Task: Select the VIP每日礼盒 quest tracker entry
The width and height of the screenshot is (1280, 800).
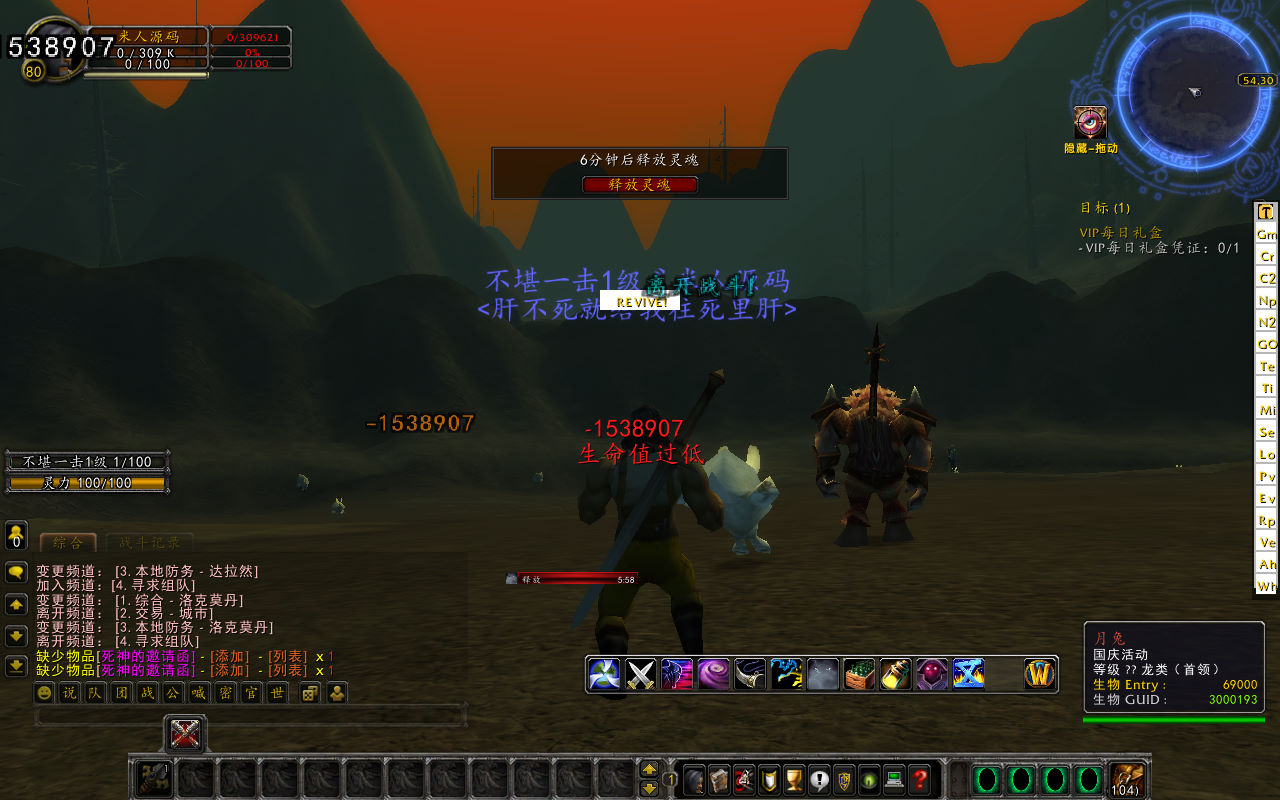Action: [1121, 232]
